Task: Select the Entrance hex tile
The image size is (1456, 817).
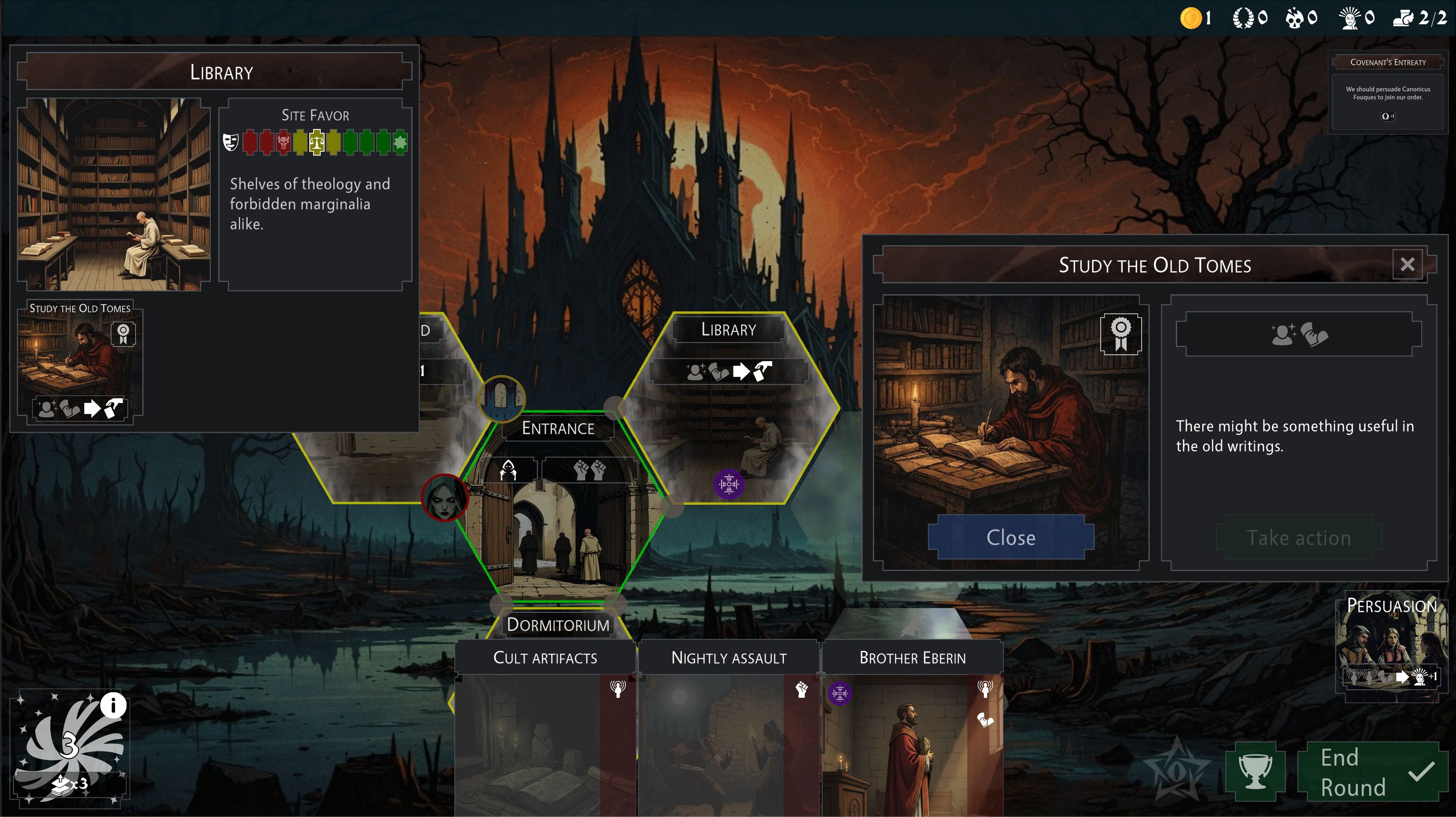Action: pos(558,508)
